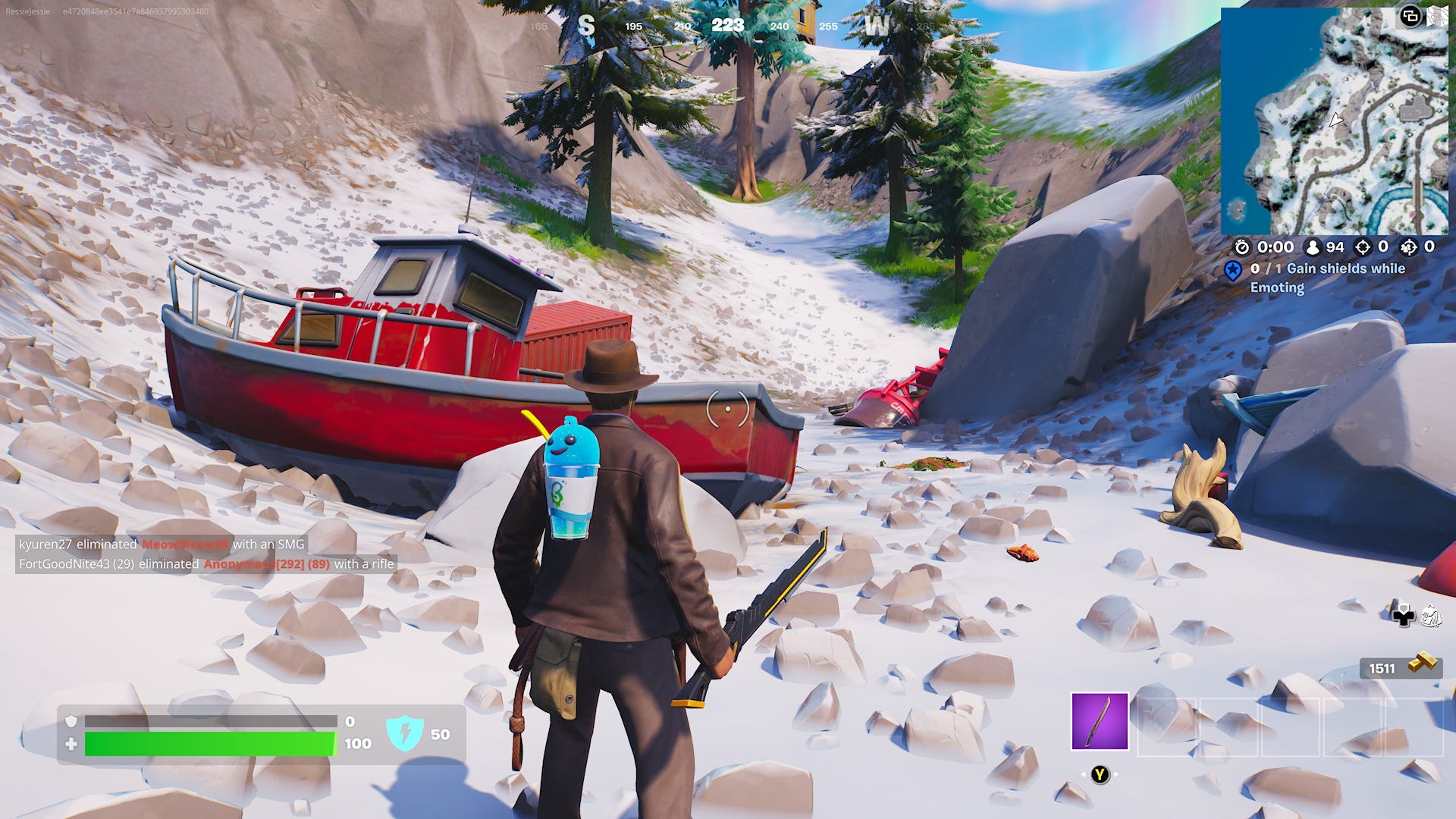This screenshot has height=819, width=1456.
Task: Click the match timer stopwatch icon
Action: 1242,248
